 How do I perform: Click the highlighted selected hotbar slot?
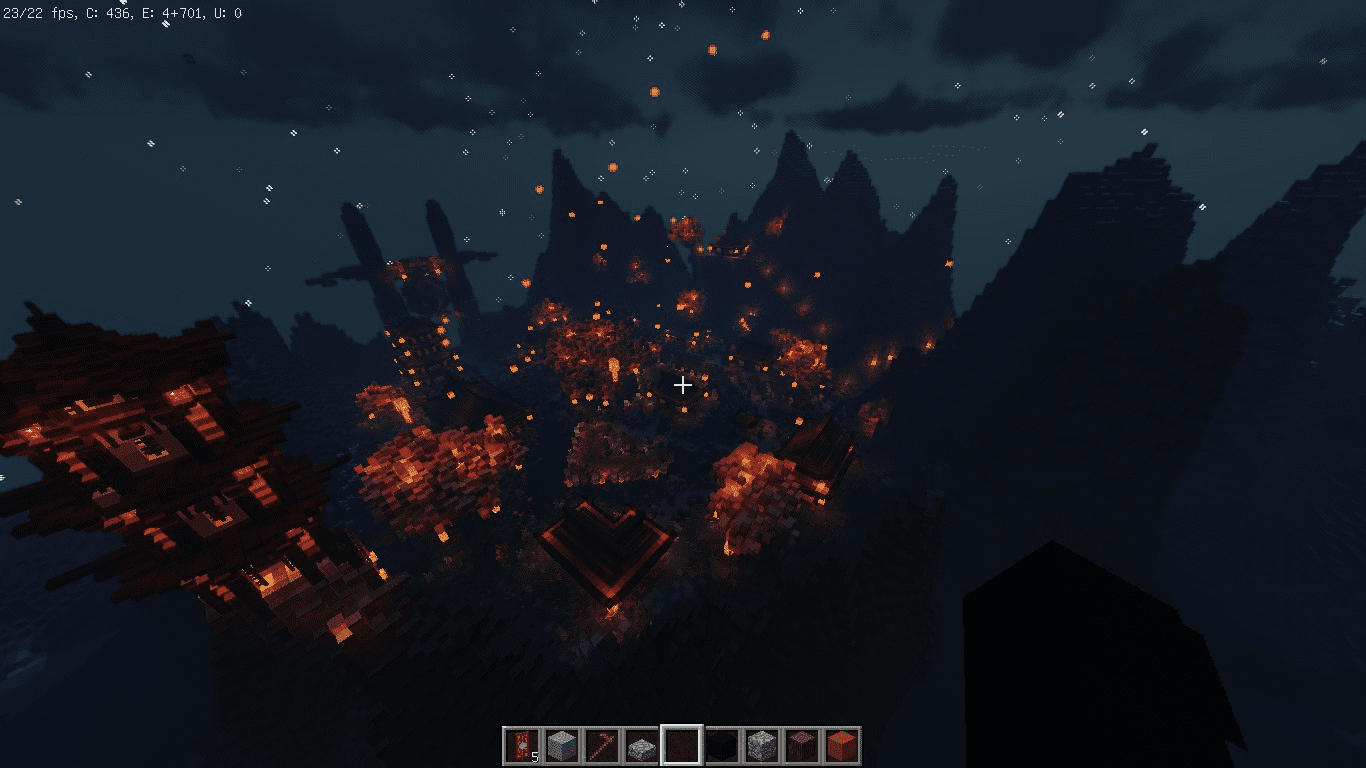coord(681,746)
